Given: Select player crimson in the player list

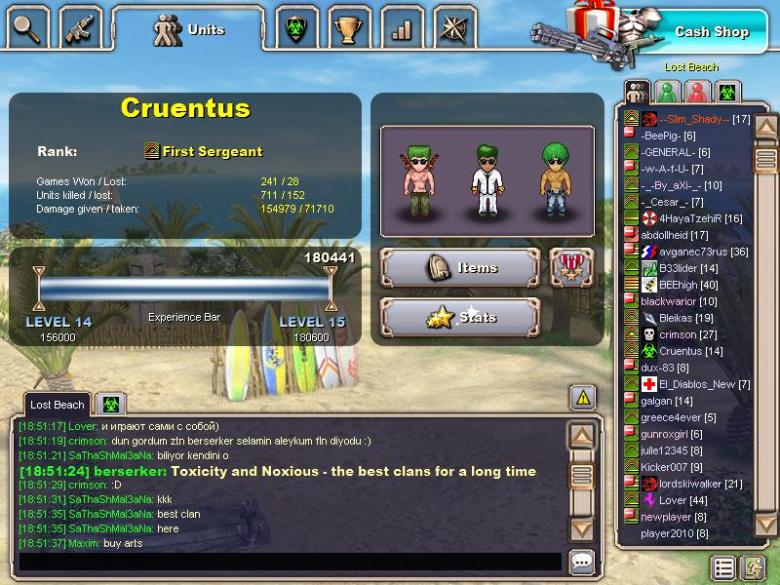Looking at the screenshot, I should (x=677, y=335).
